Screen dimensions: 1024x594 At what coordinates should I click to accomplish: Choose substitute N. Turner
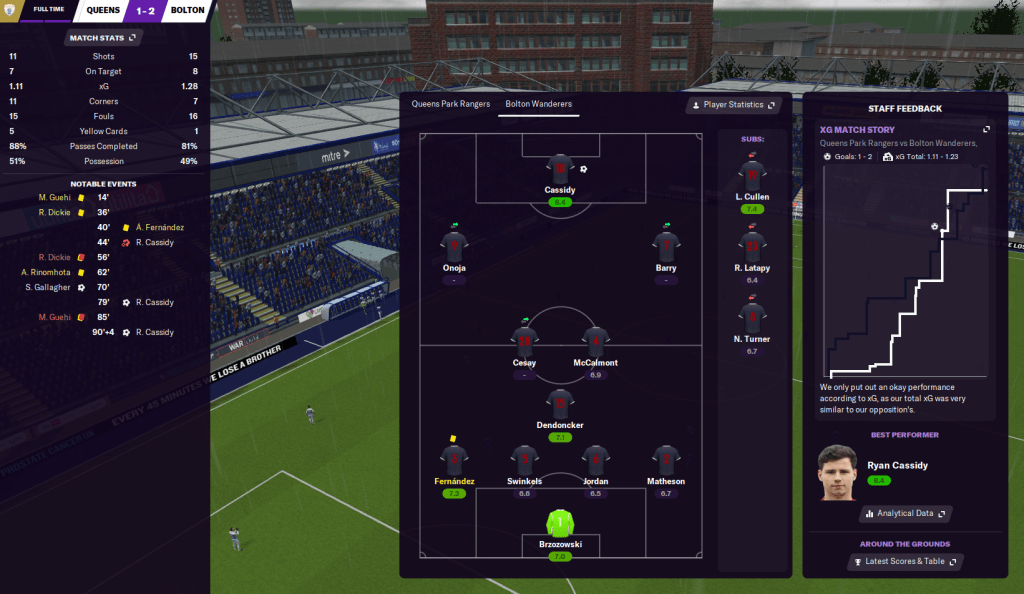point(752,319)
